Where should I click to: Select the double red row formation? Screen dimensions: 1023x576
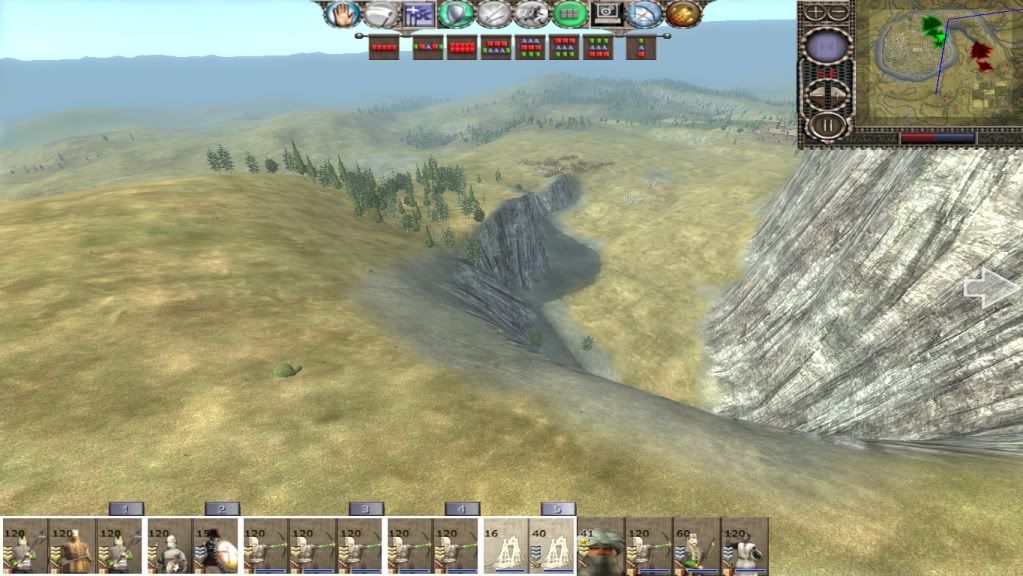click(x=461, y=47)
